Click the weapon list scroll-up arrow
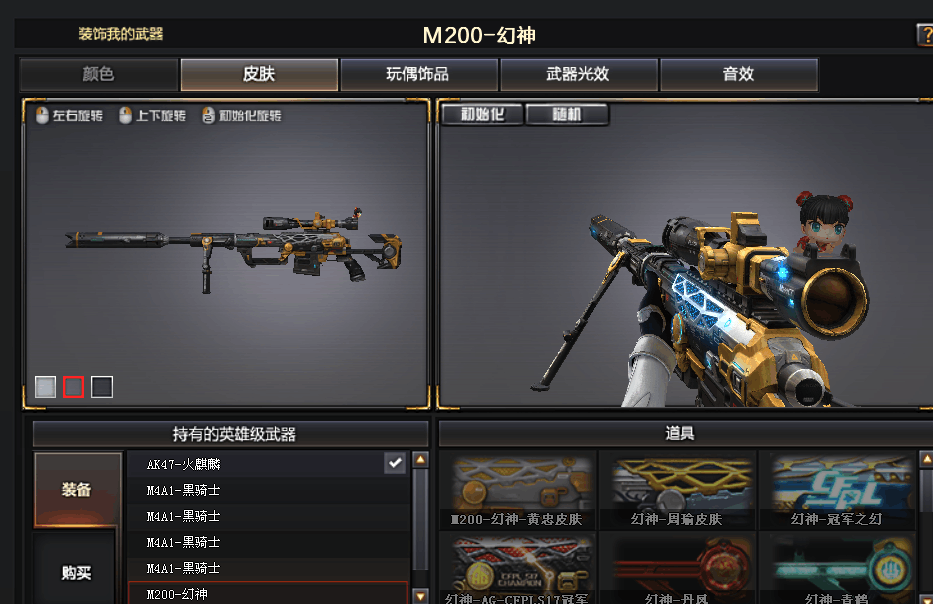Viewport: 933px width, 604px height. click(421, 460)
